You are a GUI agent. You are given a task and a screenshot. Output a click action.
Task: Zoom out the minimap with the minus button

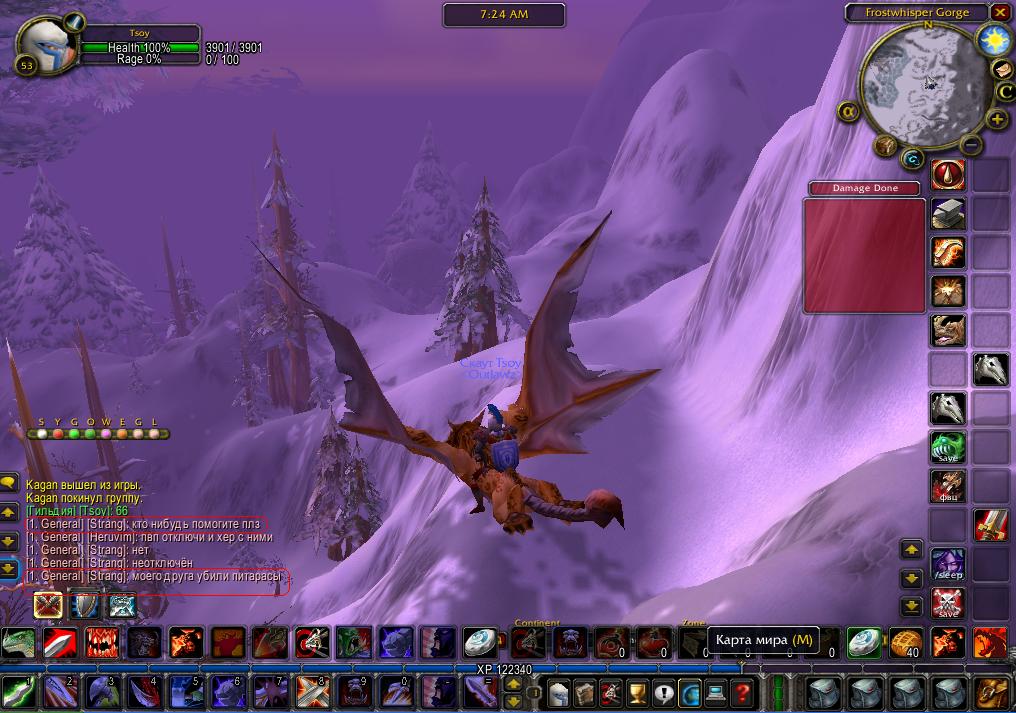(x=970, y=144)
